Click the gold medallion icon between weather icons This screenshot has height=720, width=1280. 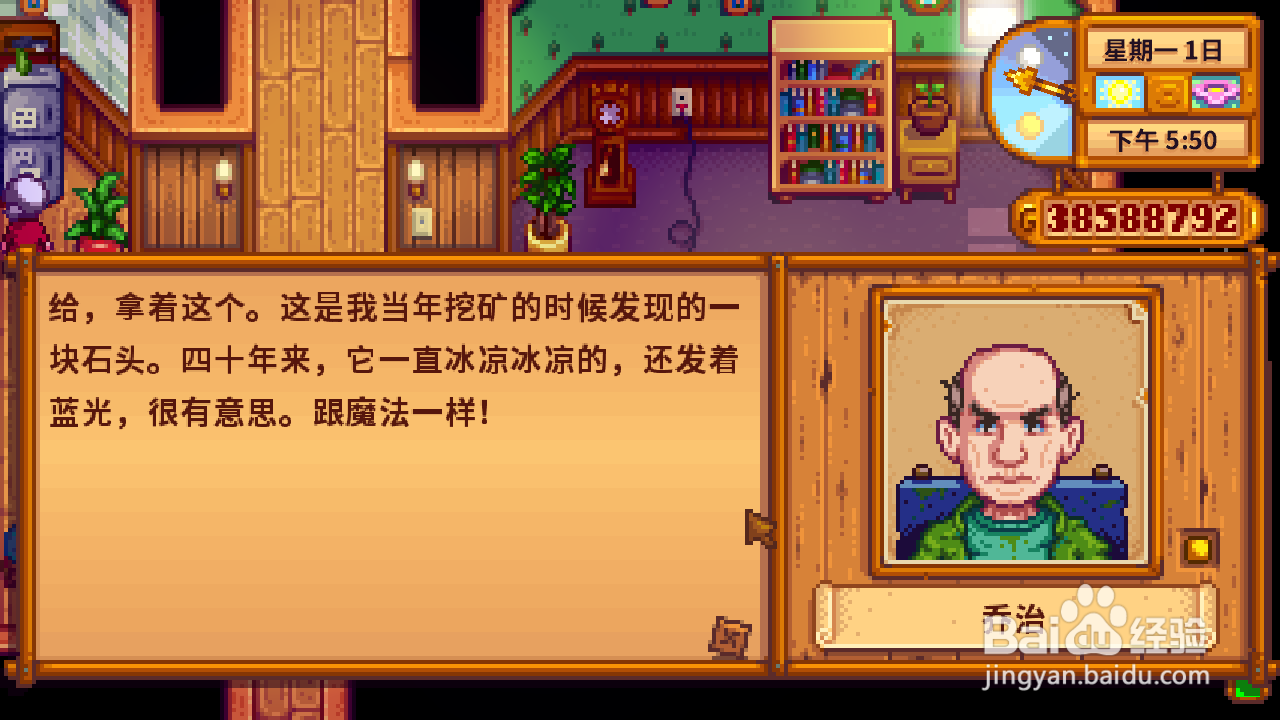tap(1166, 93)
